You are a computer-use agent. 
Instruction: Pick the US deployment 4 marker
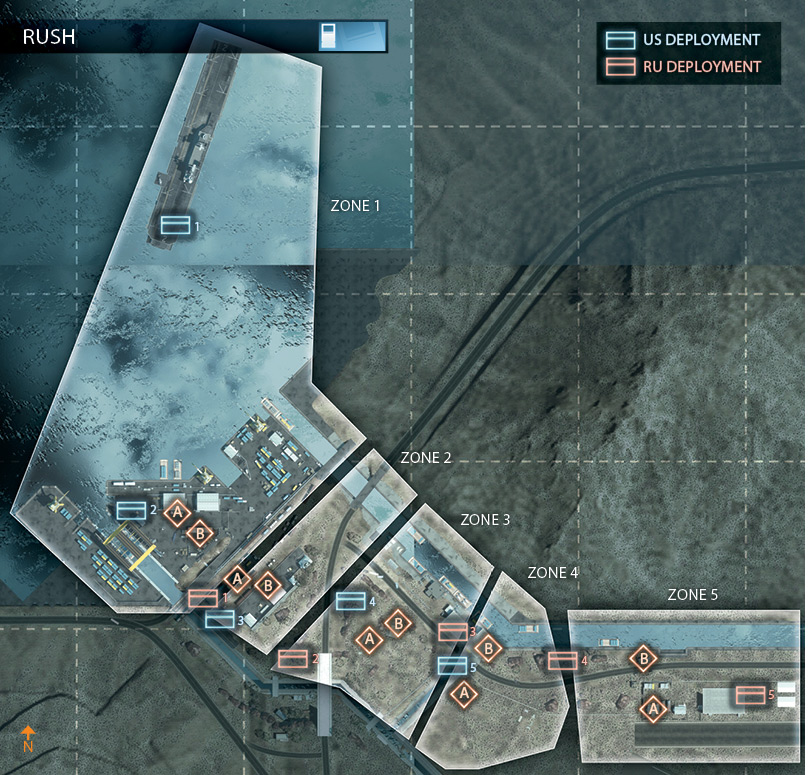[350, 601]
